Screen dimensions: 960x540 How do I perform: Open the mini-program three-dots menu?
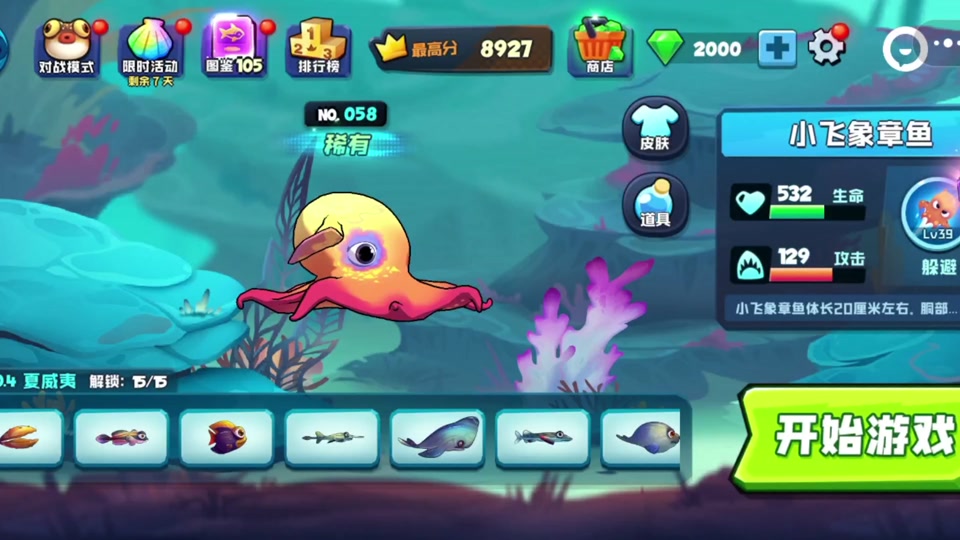944,47
